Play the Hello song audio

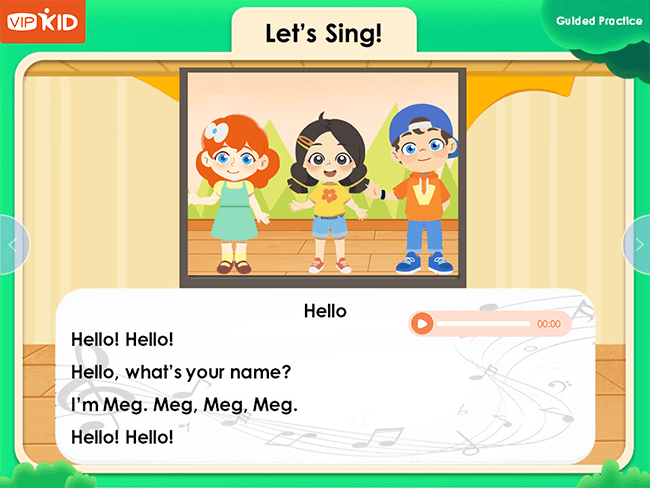pos(423,324)
